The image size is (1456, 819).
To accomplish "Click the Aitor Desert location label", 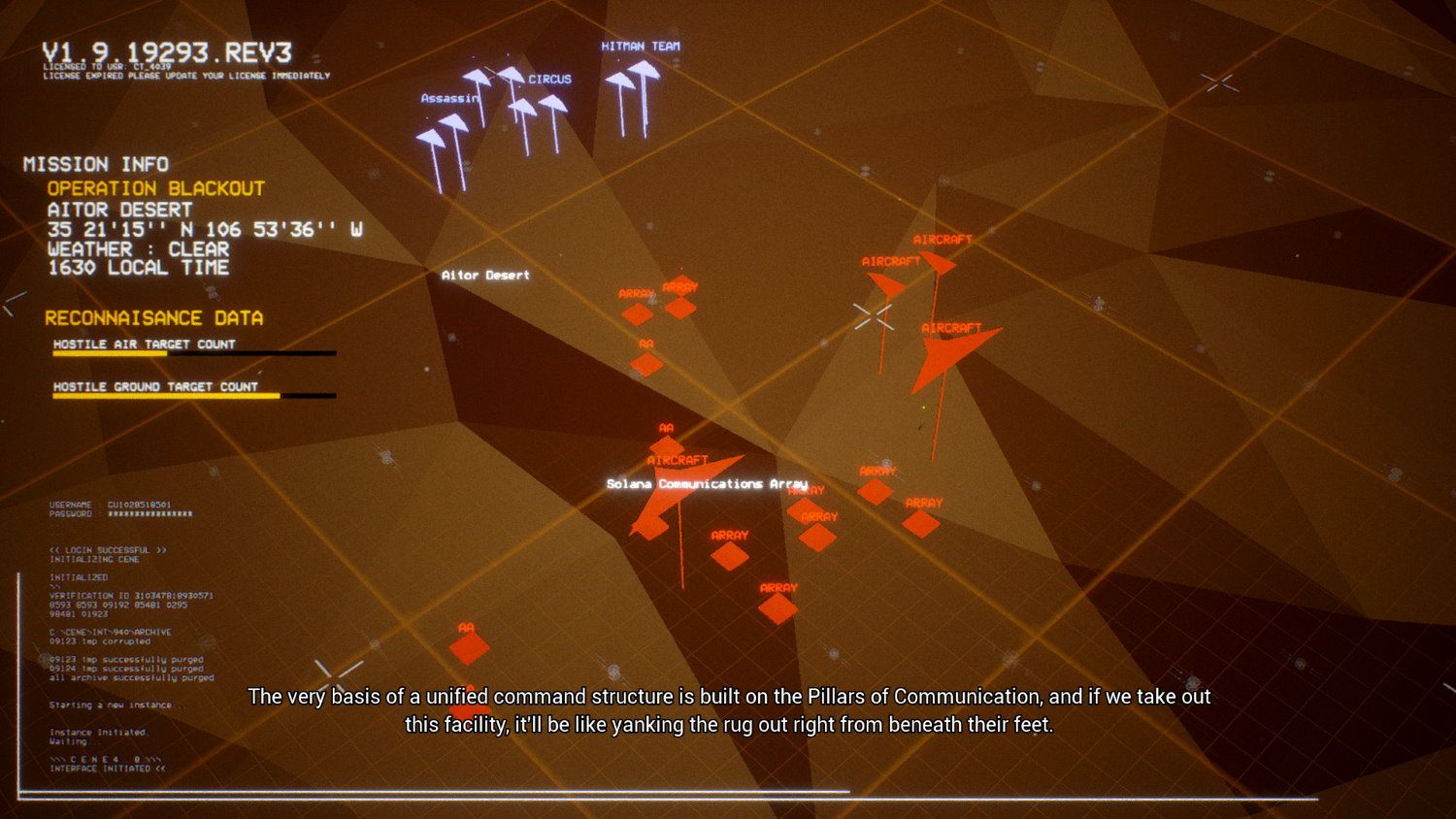I will [484, 275].
